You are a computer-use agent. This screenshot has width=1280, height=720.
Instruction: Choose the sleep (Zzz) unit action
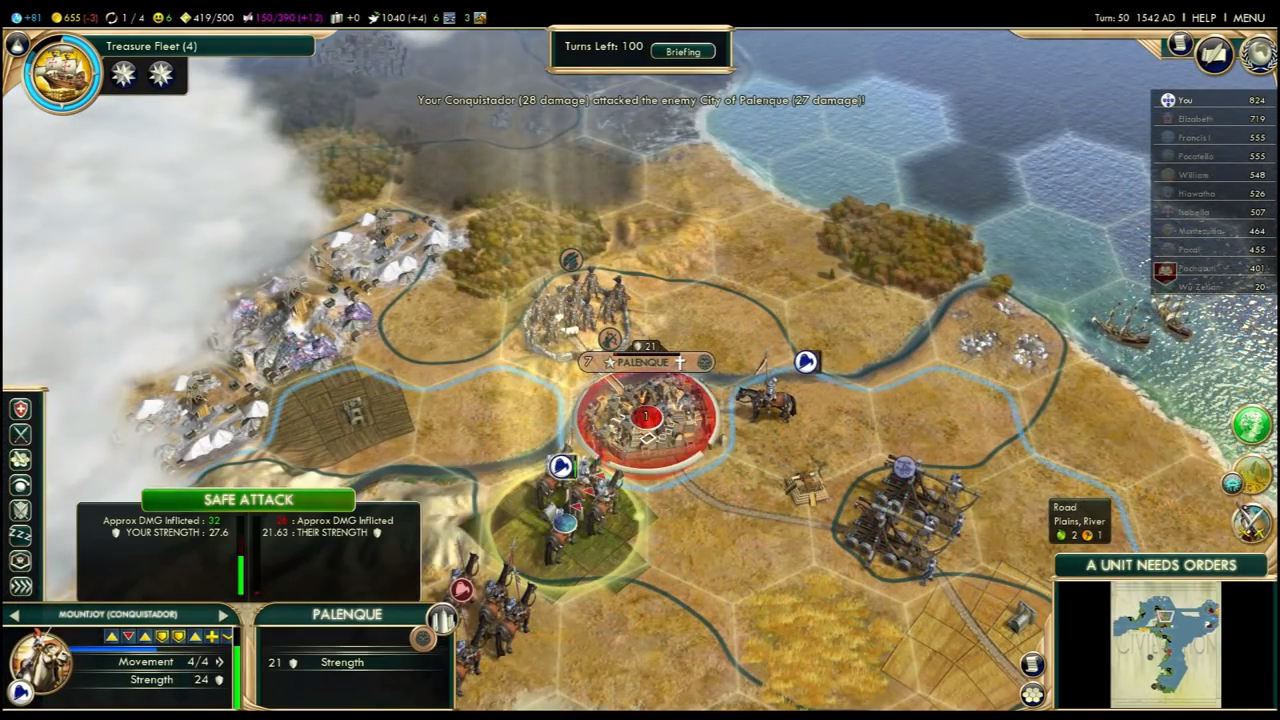coord(20,535)
